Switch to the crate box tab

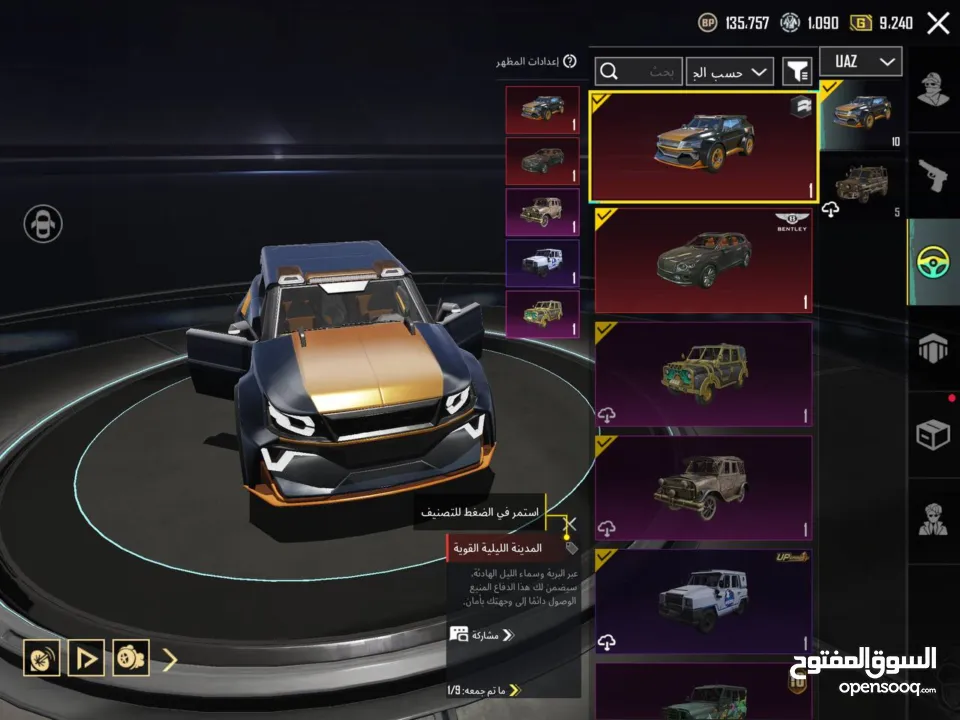[934, 434]
